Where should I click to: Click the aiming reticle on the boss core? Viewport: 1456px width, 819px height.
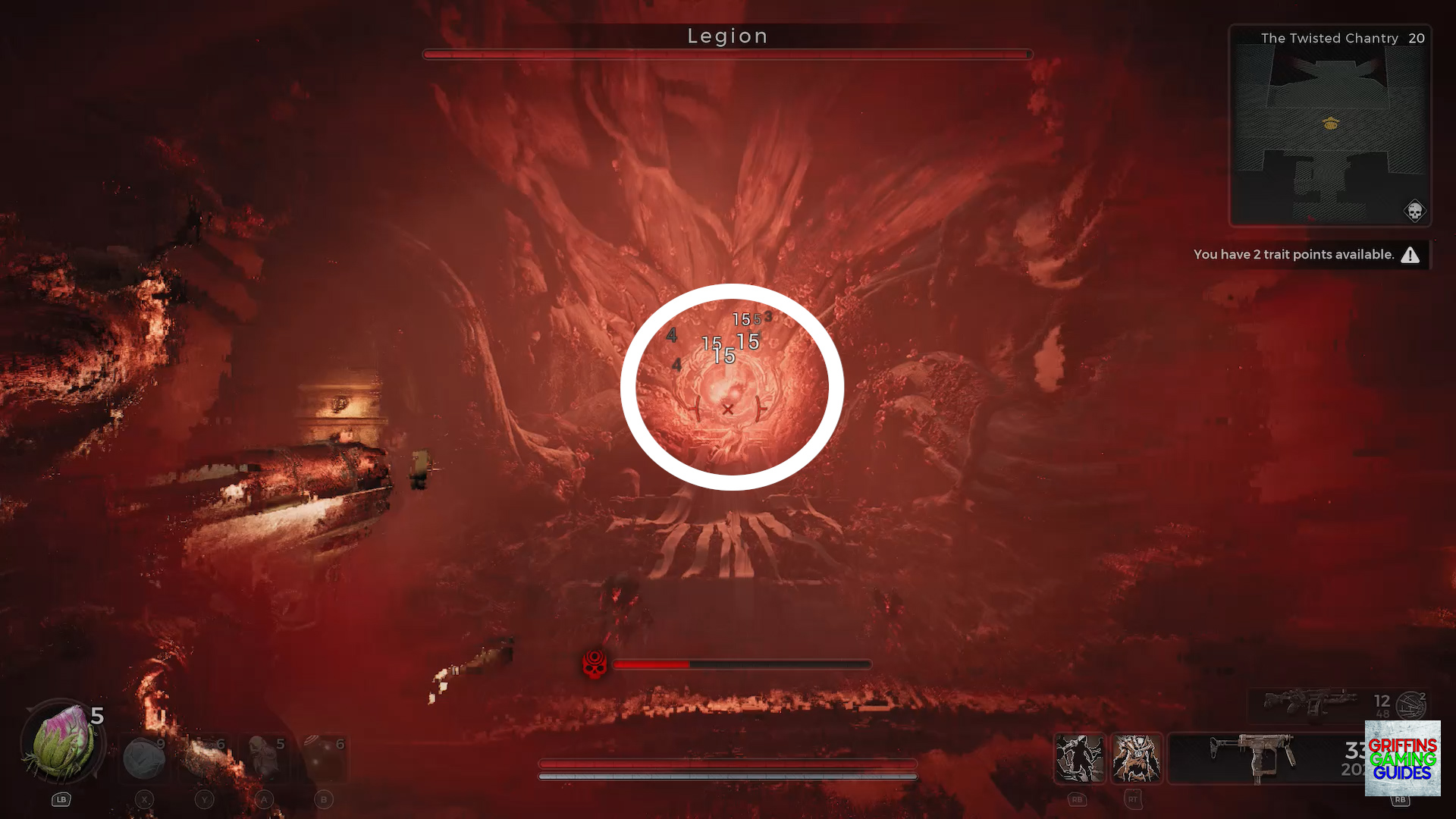click(x=729, y=409)
